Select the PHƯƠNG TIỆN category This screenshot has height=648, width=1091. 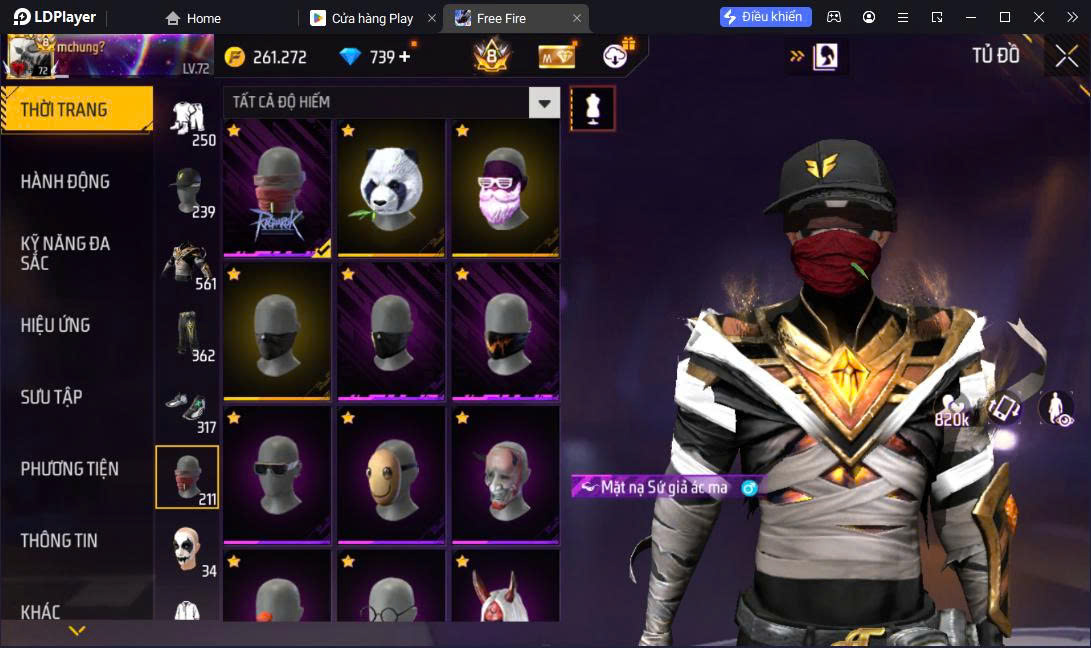coord(70,469)
